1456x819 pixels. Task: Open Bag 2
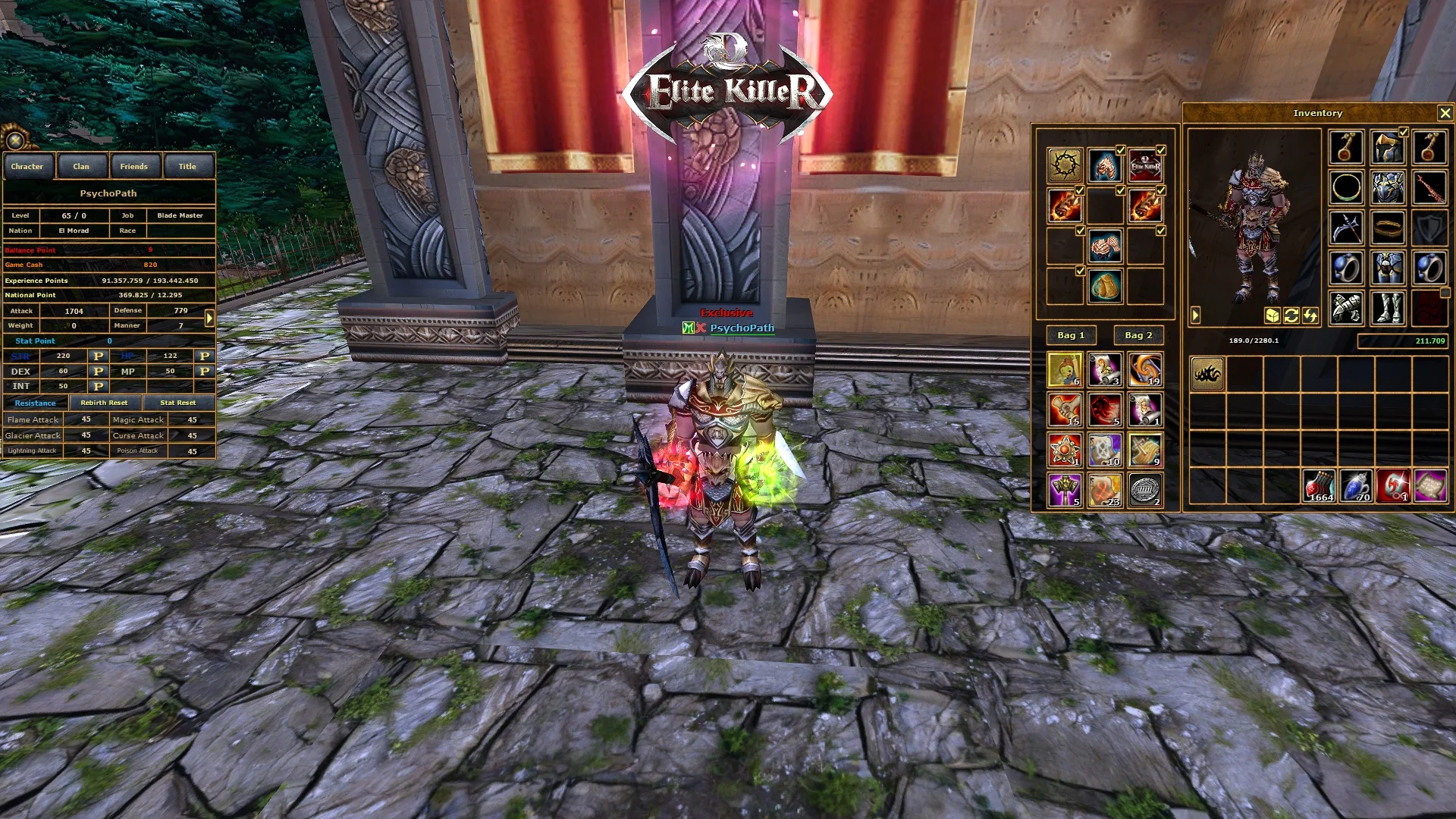click(x=1138, y=335)
